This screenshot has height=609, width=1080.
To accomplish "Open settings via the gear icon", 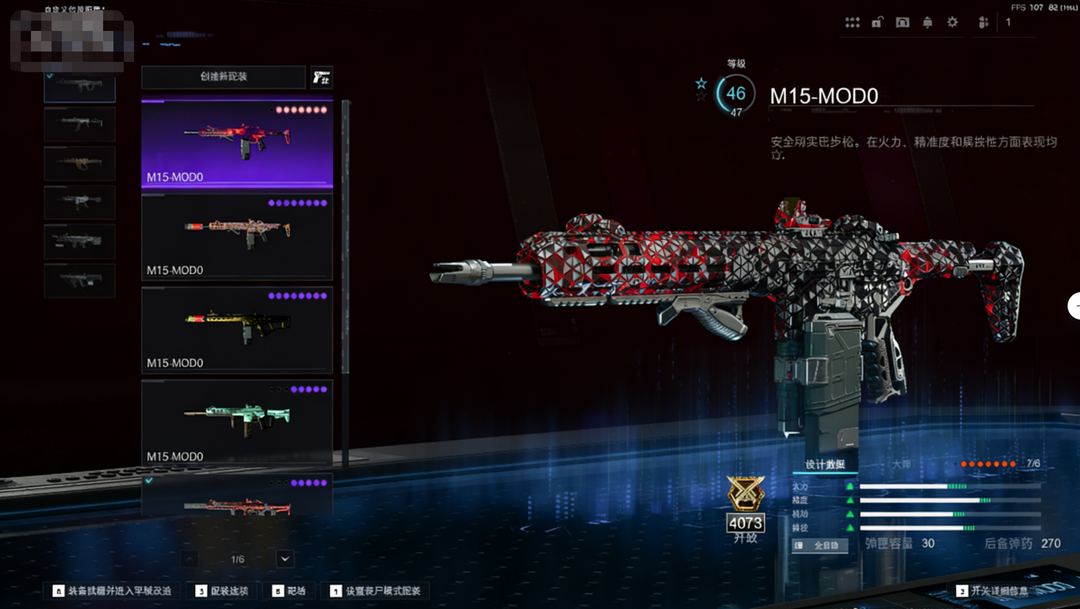I will 952,22.
